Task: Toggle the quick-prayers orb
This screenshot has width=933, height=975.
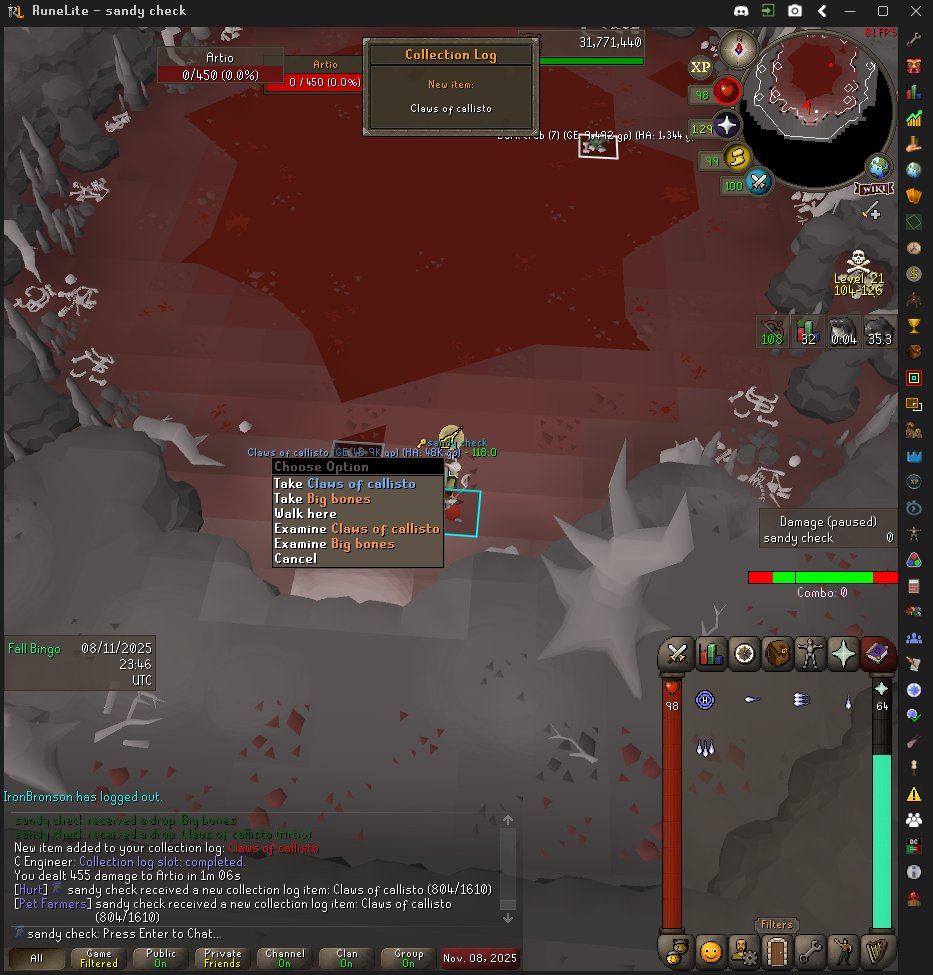Action: pos(725,126)
